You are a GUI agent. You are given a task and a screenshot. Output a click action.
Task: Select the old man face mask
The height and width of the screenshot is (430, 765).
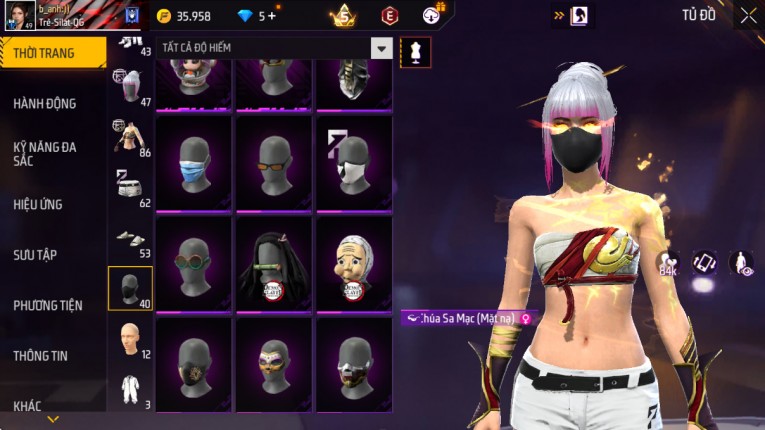pyautogui.click(x=353, y=265)
